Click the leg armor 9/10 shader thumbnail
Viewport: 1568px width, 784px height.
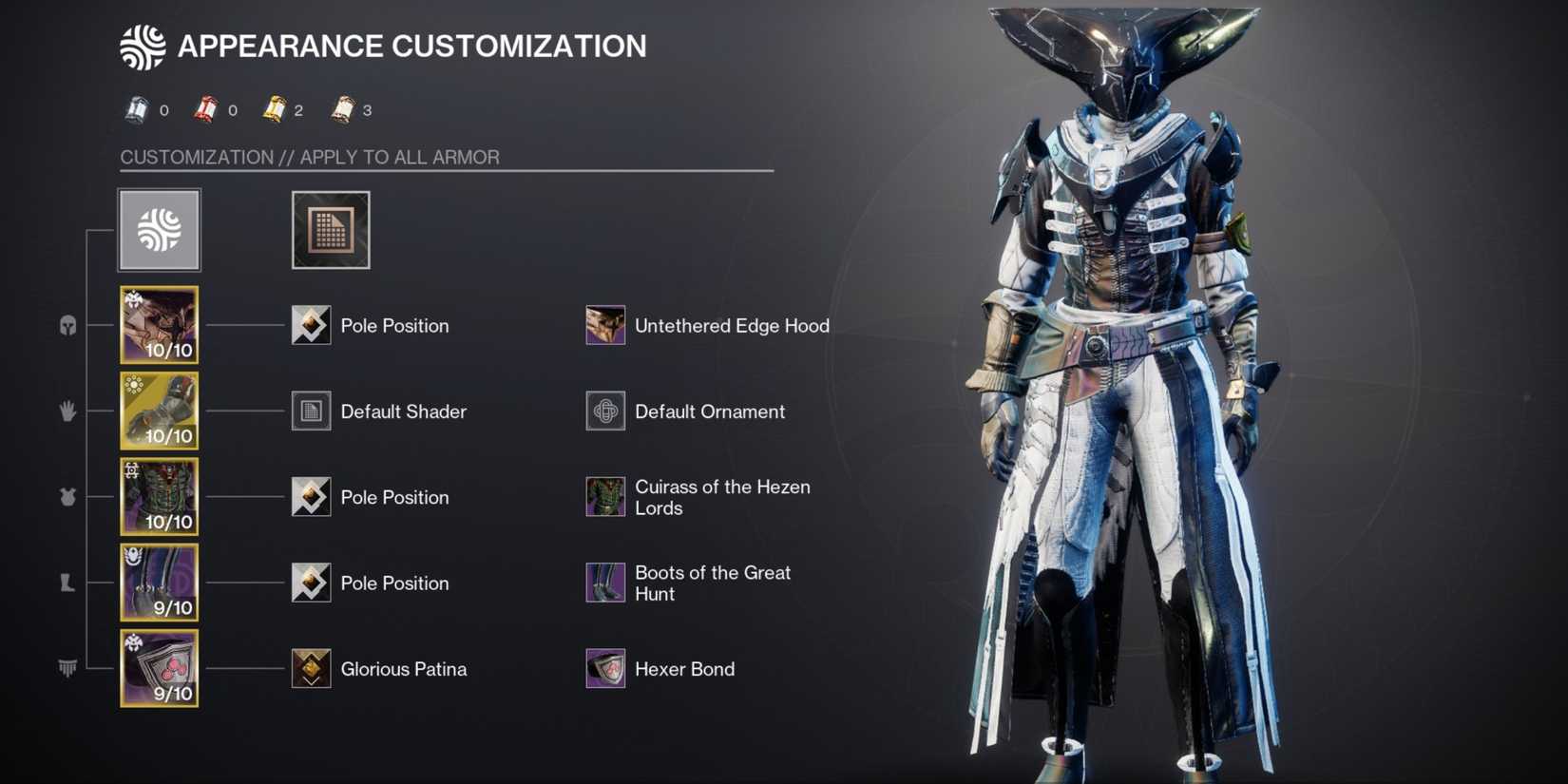click(x=158, y=582)
